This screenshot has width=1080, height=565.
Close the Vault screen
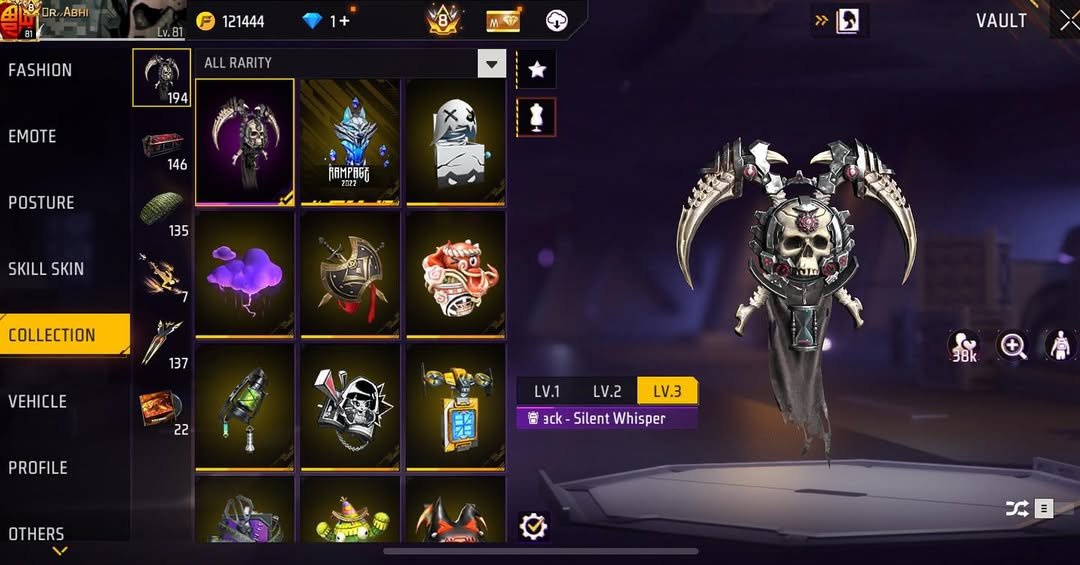(x=1068, y=21)
